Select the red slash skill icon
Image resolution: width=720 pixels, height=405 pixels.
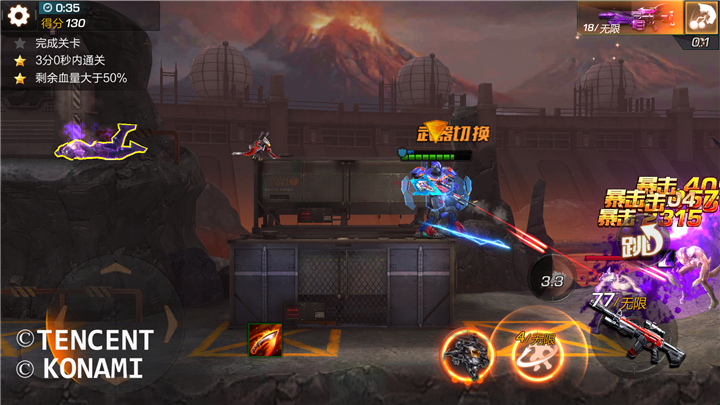coord(265,340)
